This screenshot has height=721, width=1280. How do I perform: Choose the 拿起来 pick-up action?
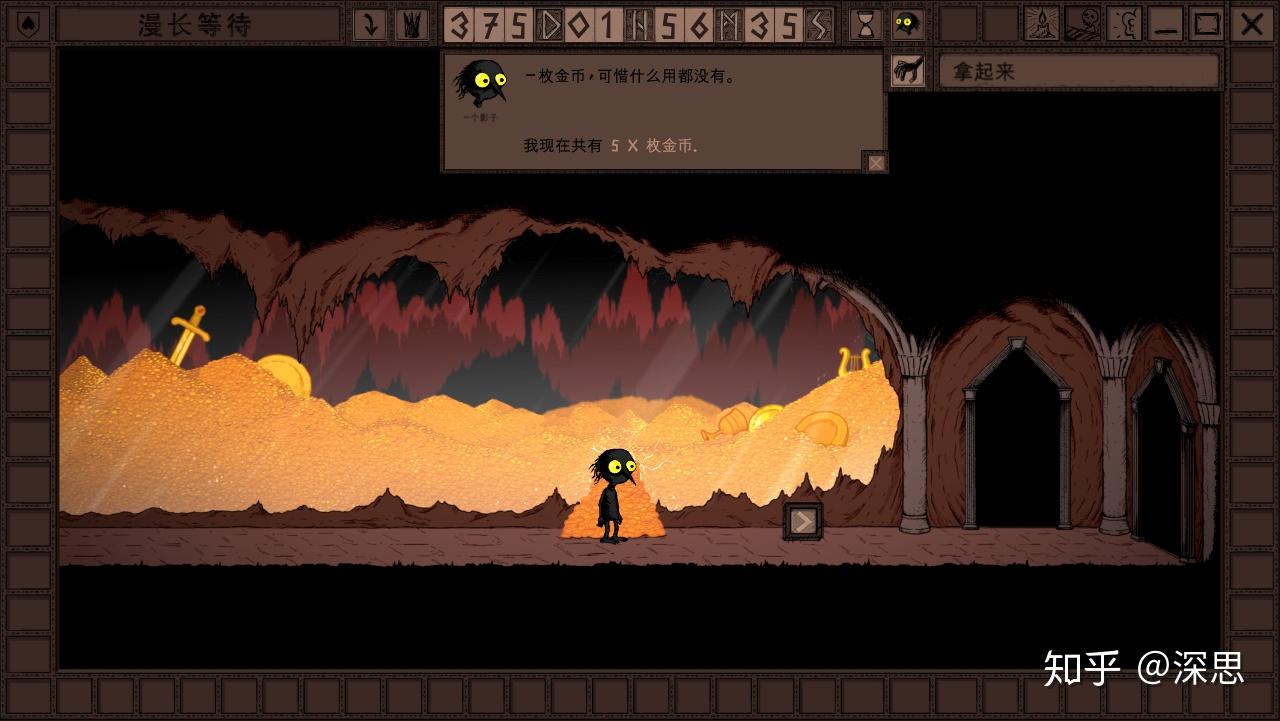[1078, 71]
